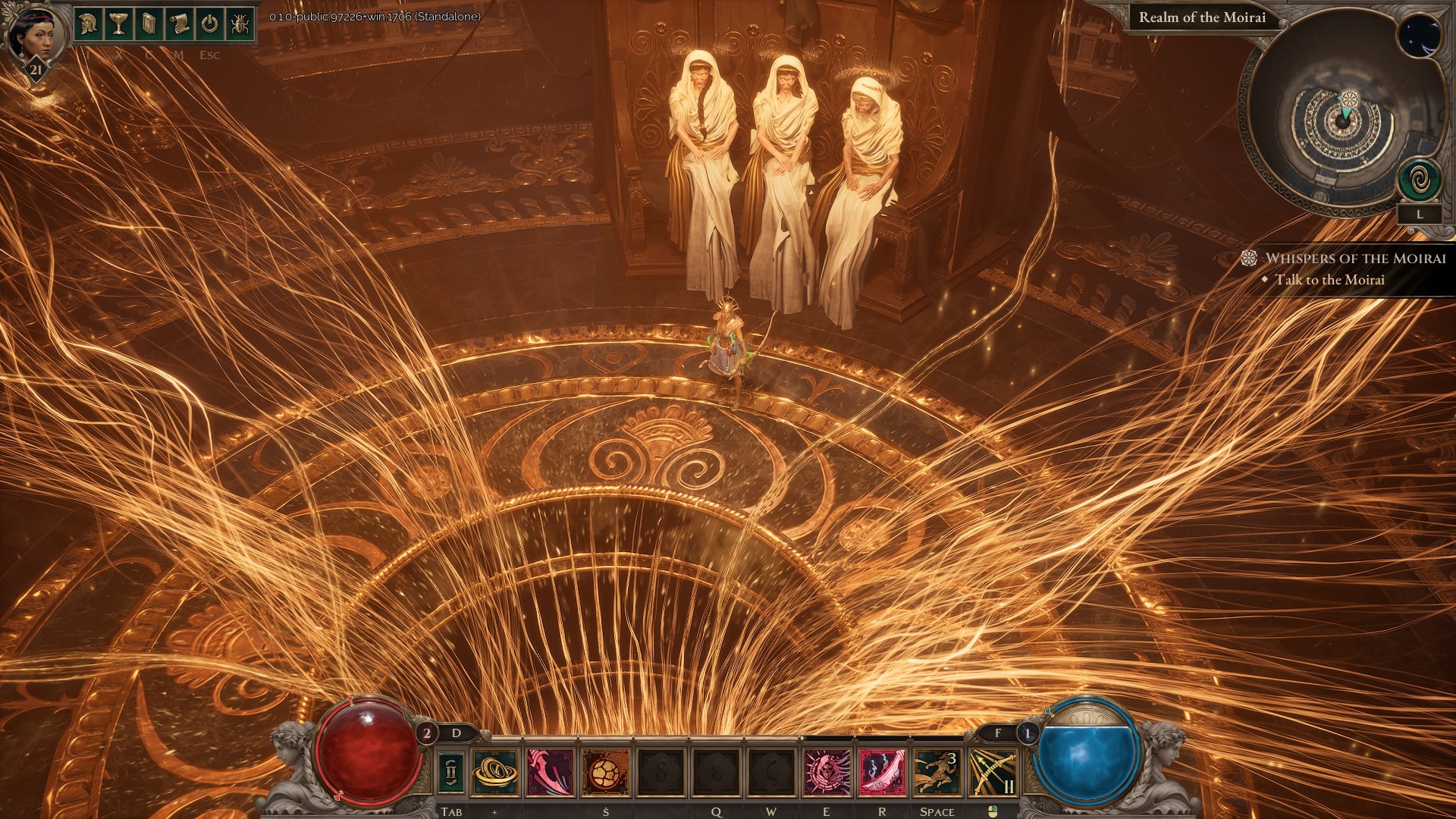Viewport: 1456px width, 819px height.
Task: Open the book menu icon
Action: (x=149, y=24)
